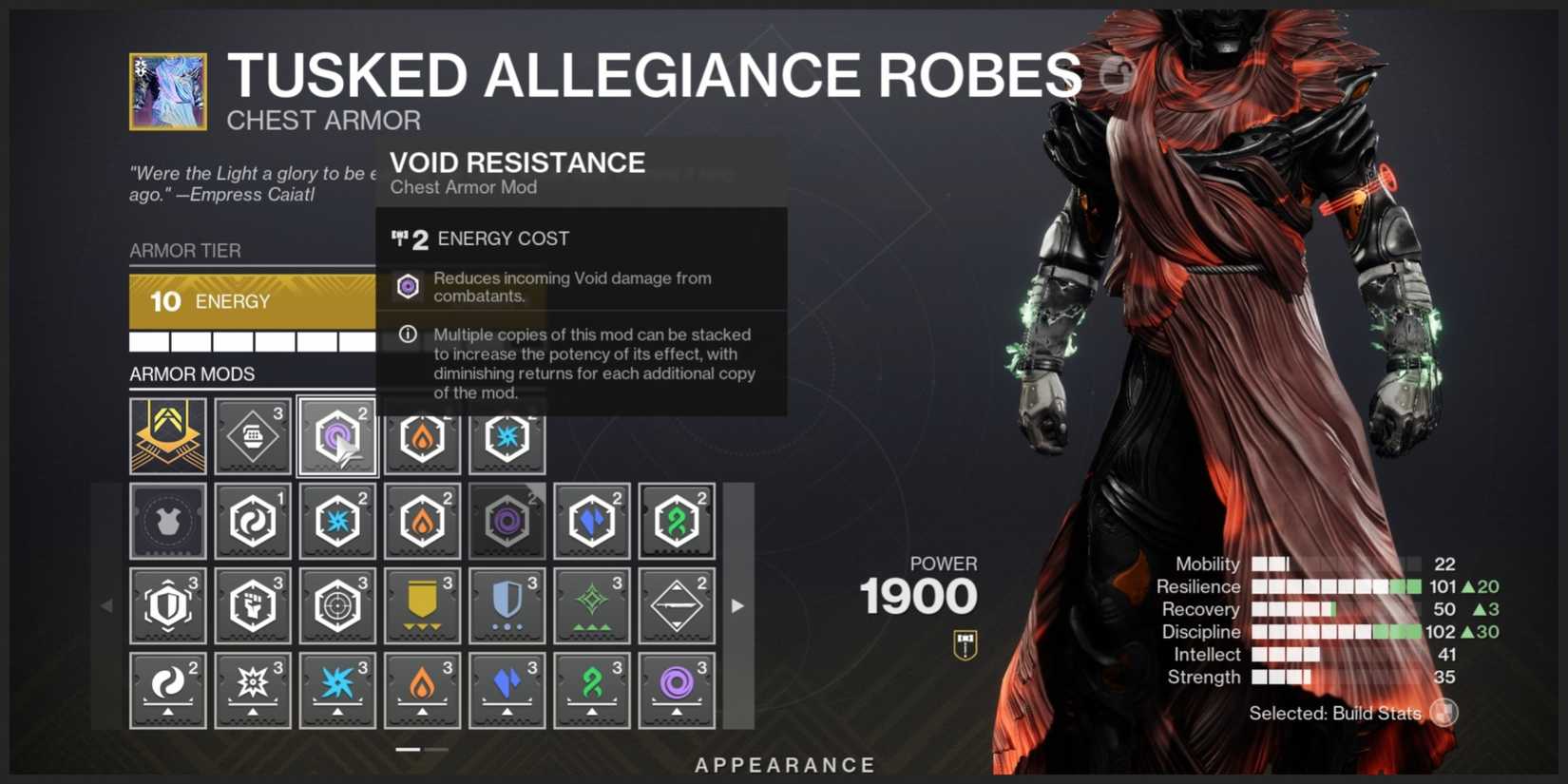The width and height of the screenshot is (1568, 784).
Task: Select the purple Void mod in the bottom row
Action: coord(677,690)
